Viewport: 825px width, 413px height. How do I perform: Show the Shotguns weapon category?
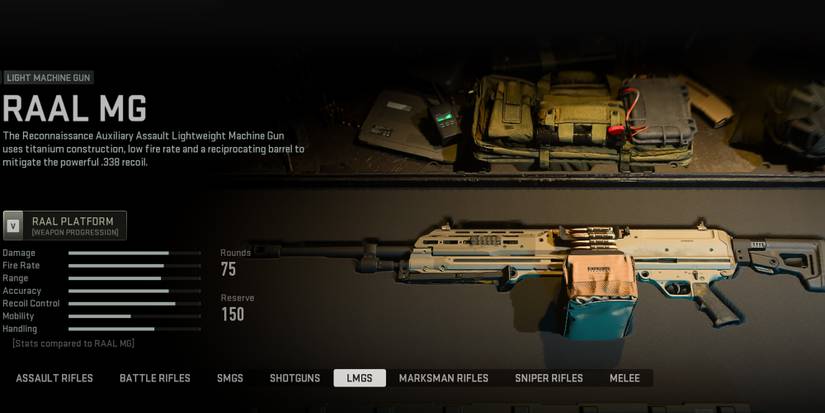tap(295, 378)
